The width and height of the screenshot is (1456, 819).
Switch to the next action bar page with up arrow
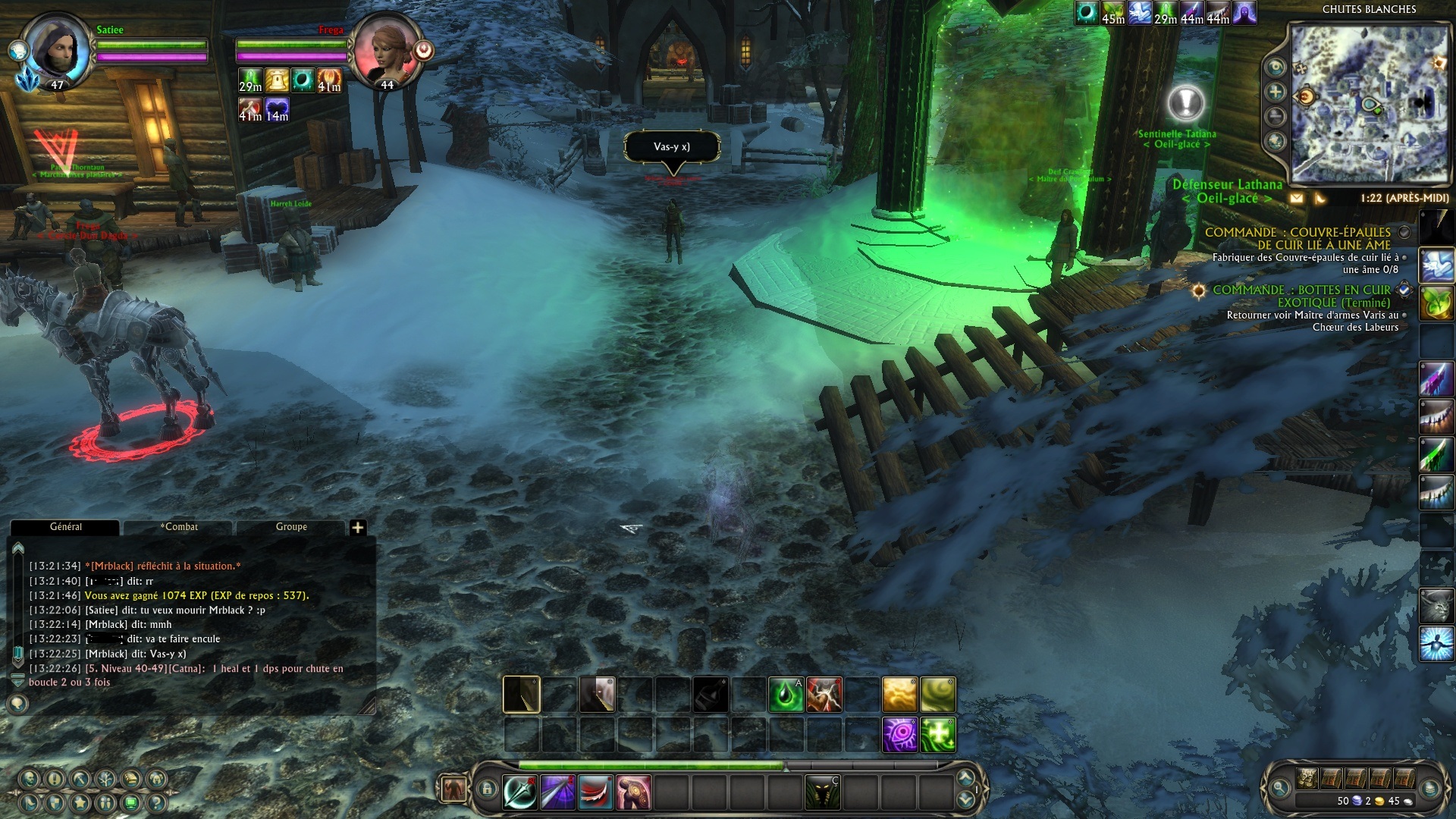click(965, 778)
